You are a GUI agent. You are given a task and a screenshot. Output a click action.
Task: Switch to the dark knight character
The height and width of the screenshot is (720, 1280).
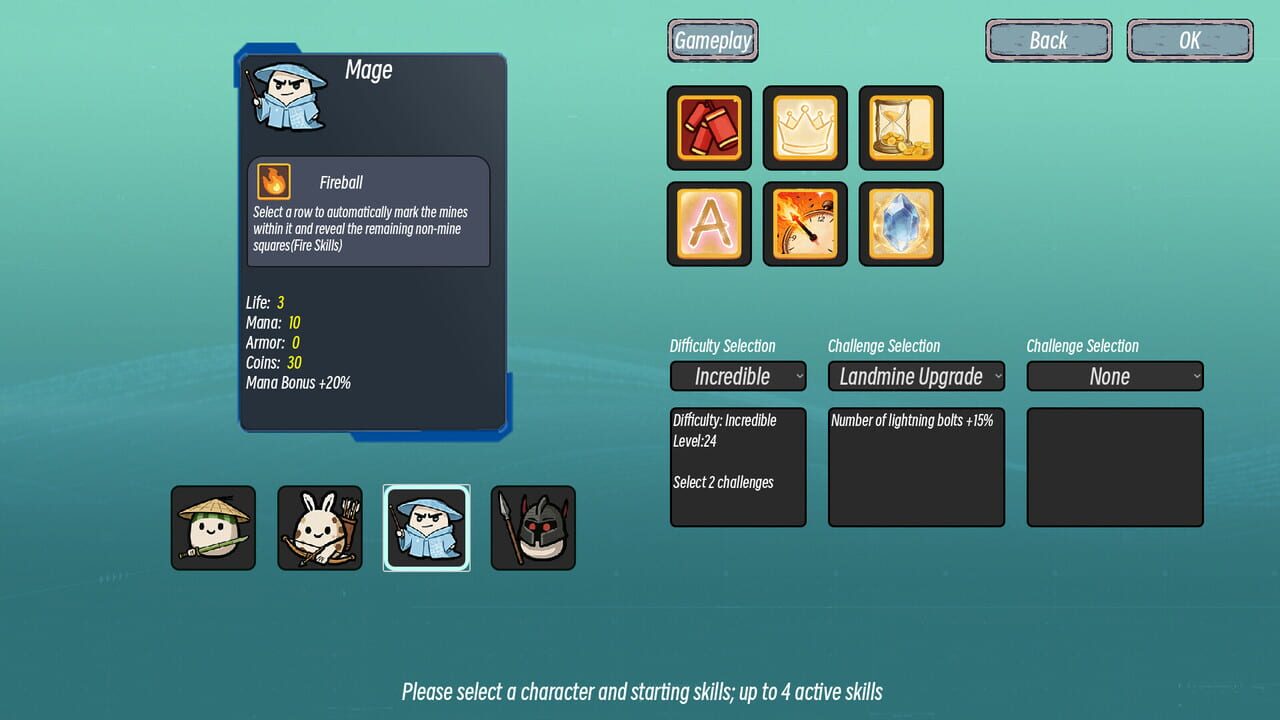533,527
